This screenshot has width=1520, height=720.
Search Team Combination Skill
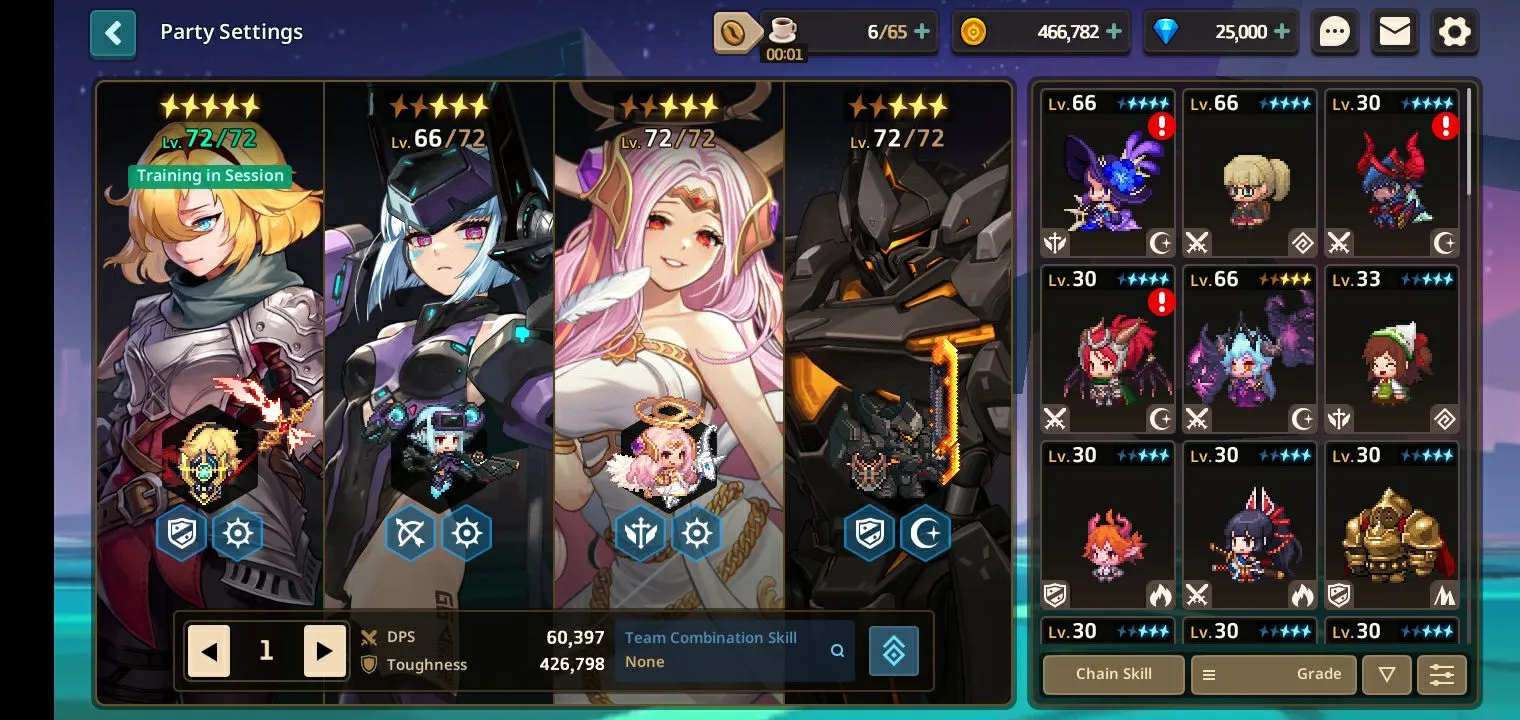point(837,651)
